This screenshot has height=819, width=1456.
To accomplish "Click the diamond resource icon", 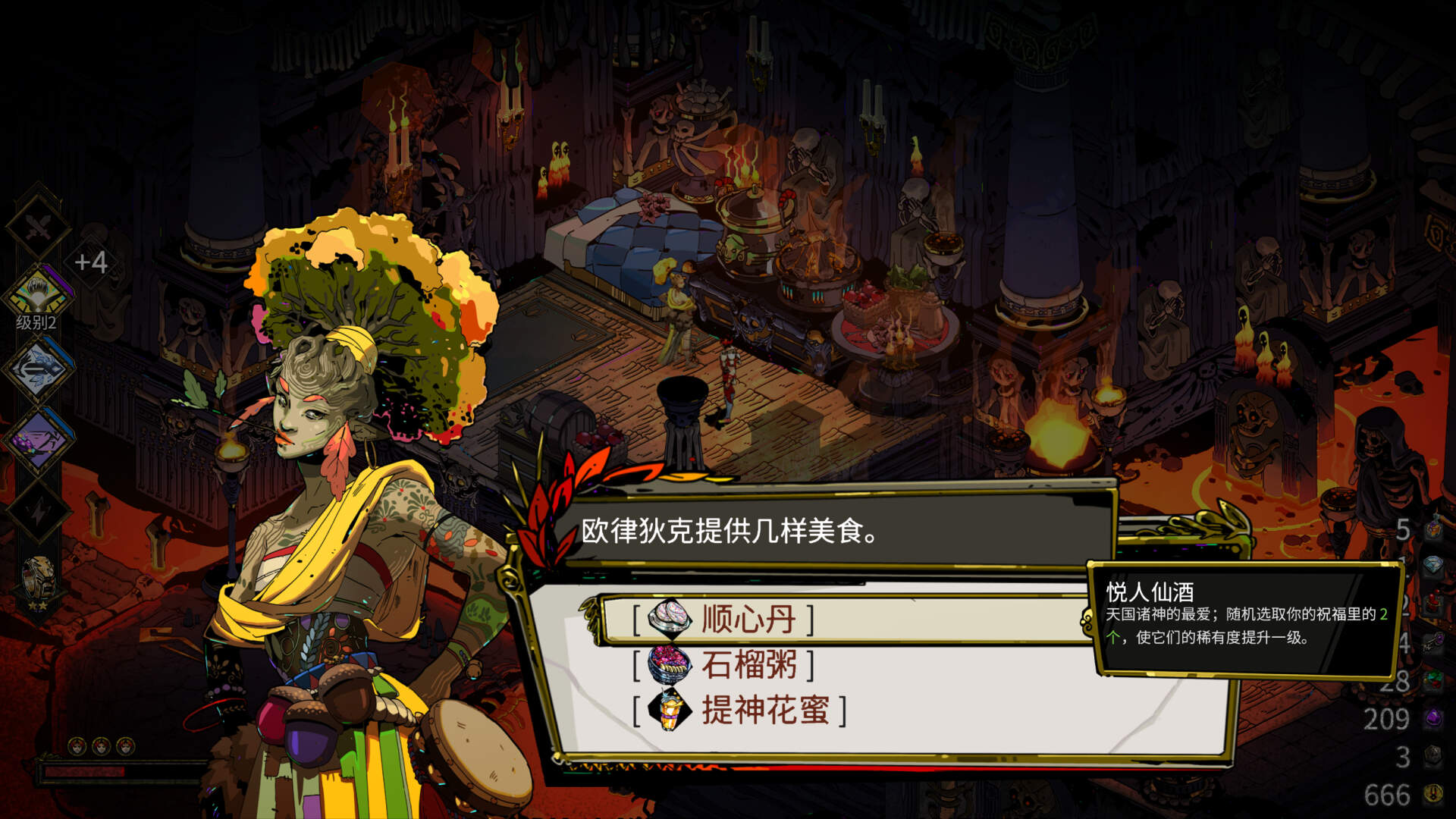I will click(x=1433, y=563).
